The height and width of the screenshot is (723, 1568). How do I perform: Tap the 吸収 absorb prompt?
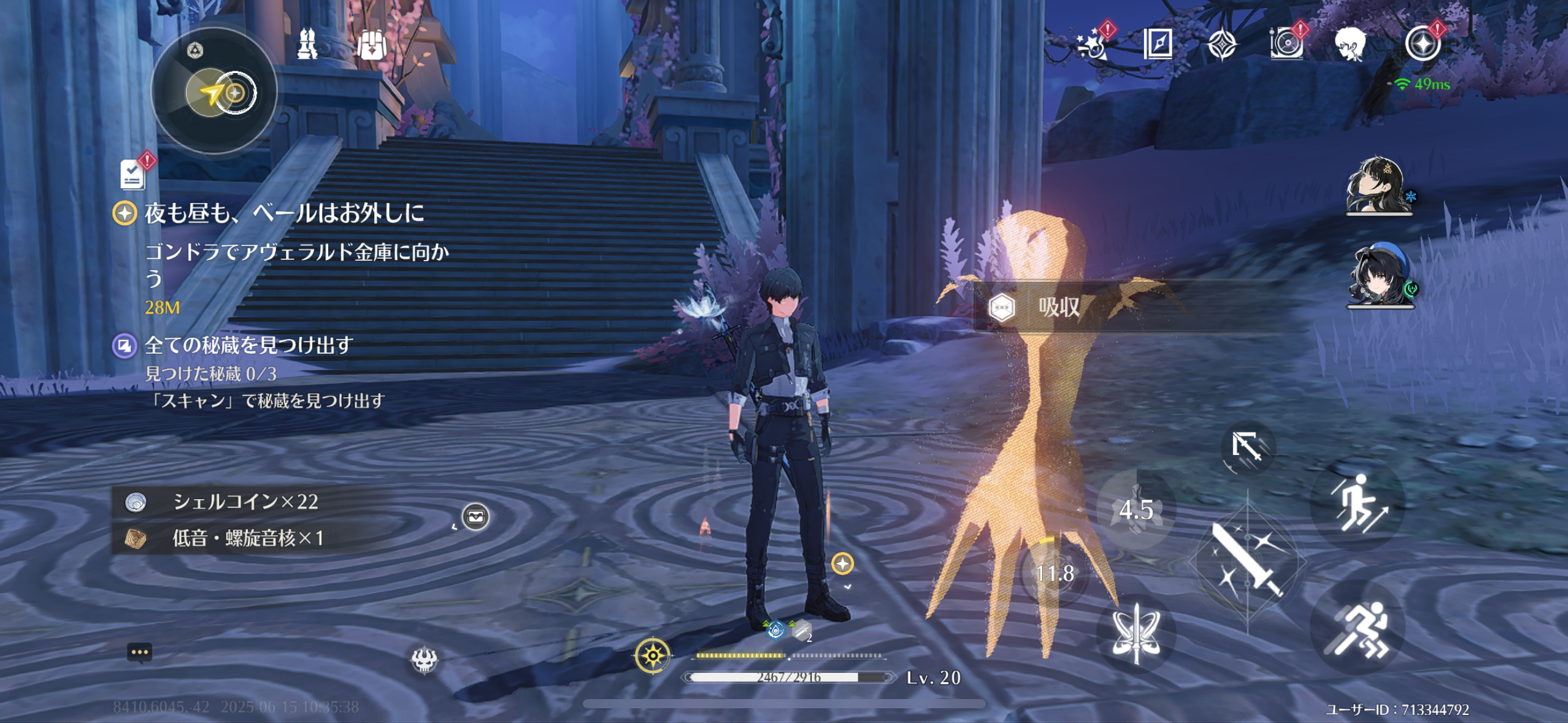1058,307
